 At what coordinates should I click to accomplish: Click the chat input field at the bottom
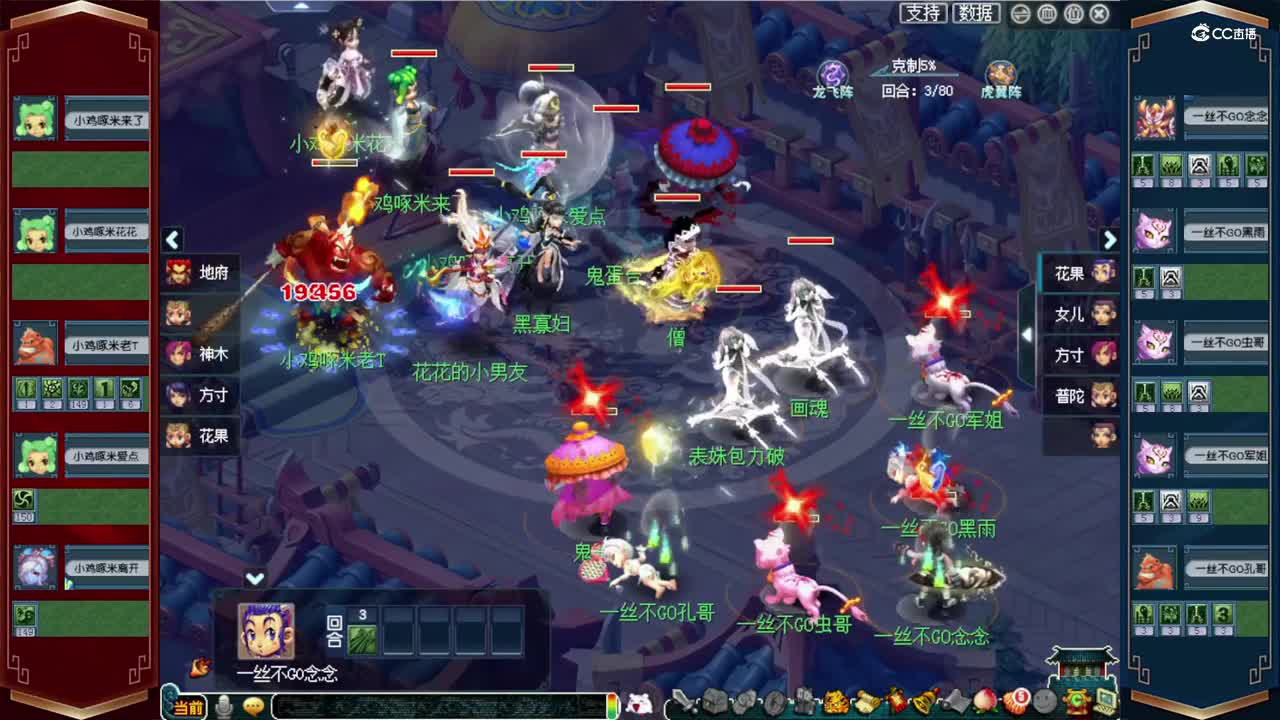[430, 706]
